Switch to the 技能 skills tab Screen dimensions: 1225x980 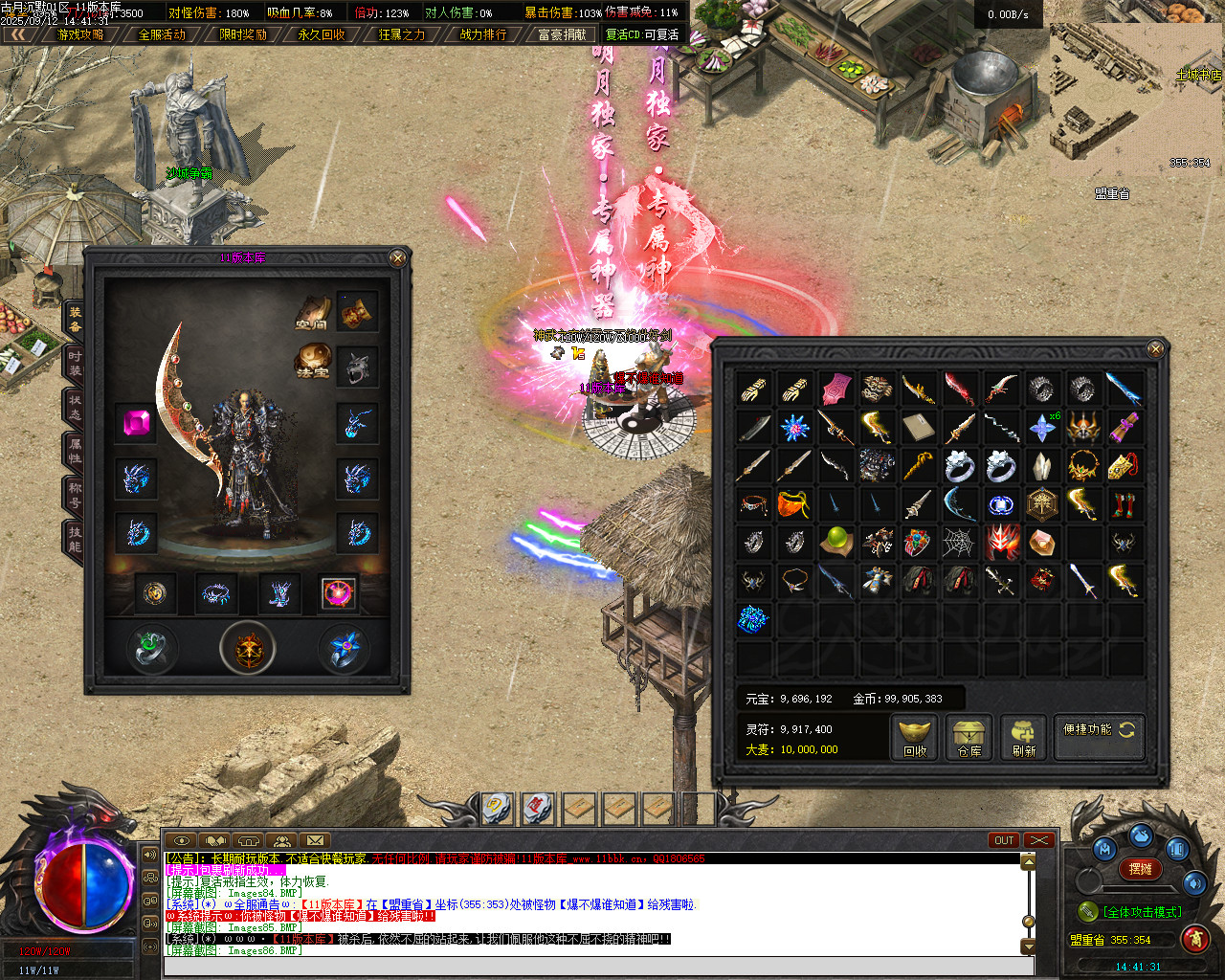pyautogui.click(x=74, y=539)
